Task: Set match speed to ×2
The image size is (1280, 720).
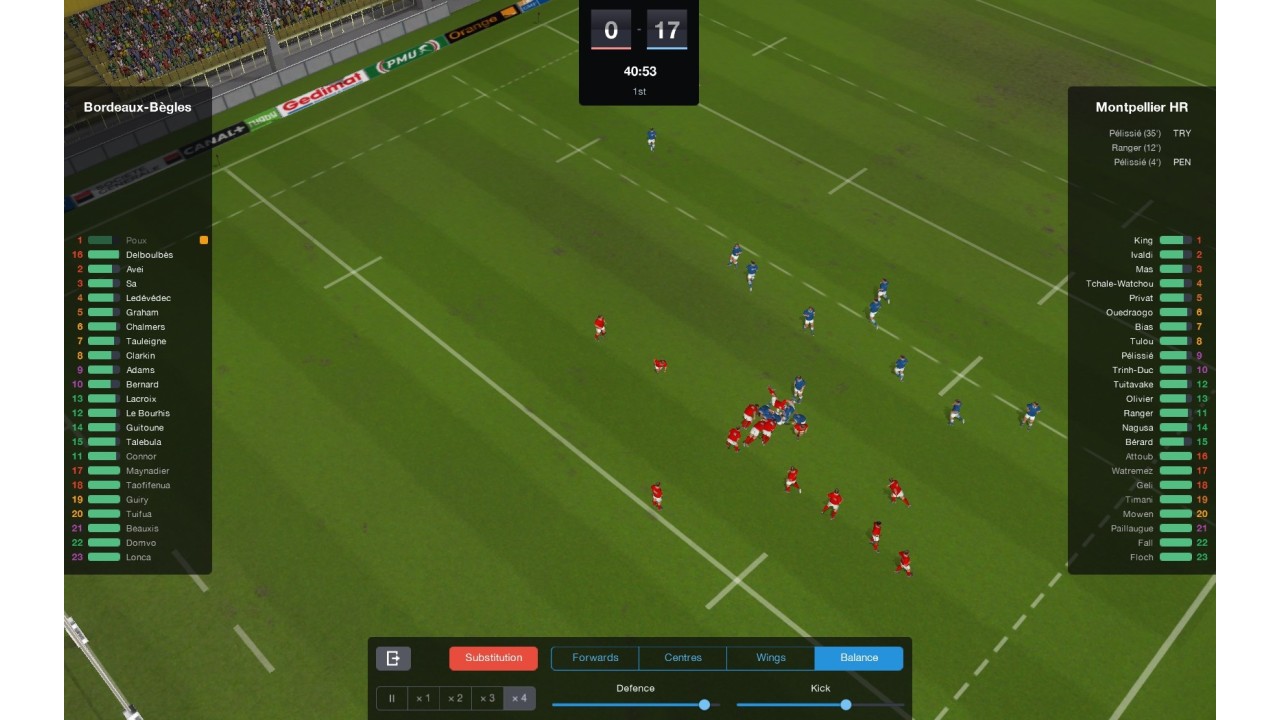Action: [455, 698]
